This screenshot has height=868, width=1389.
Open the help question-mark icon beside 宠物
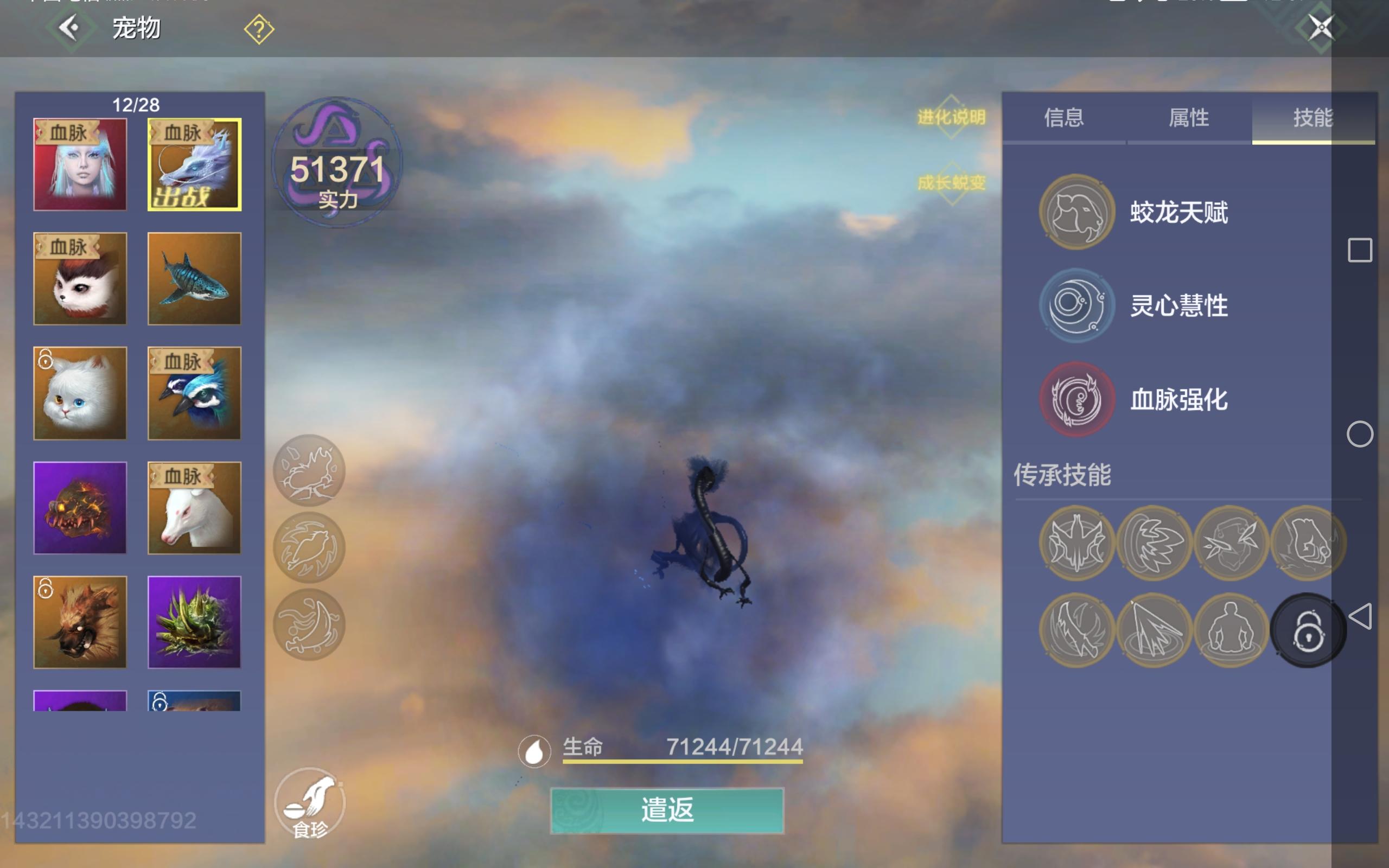point(259,28)
